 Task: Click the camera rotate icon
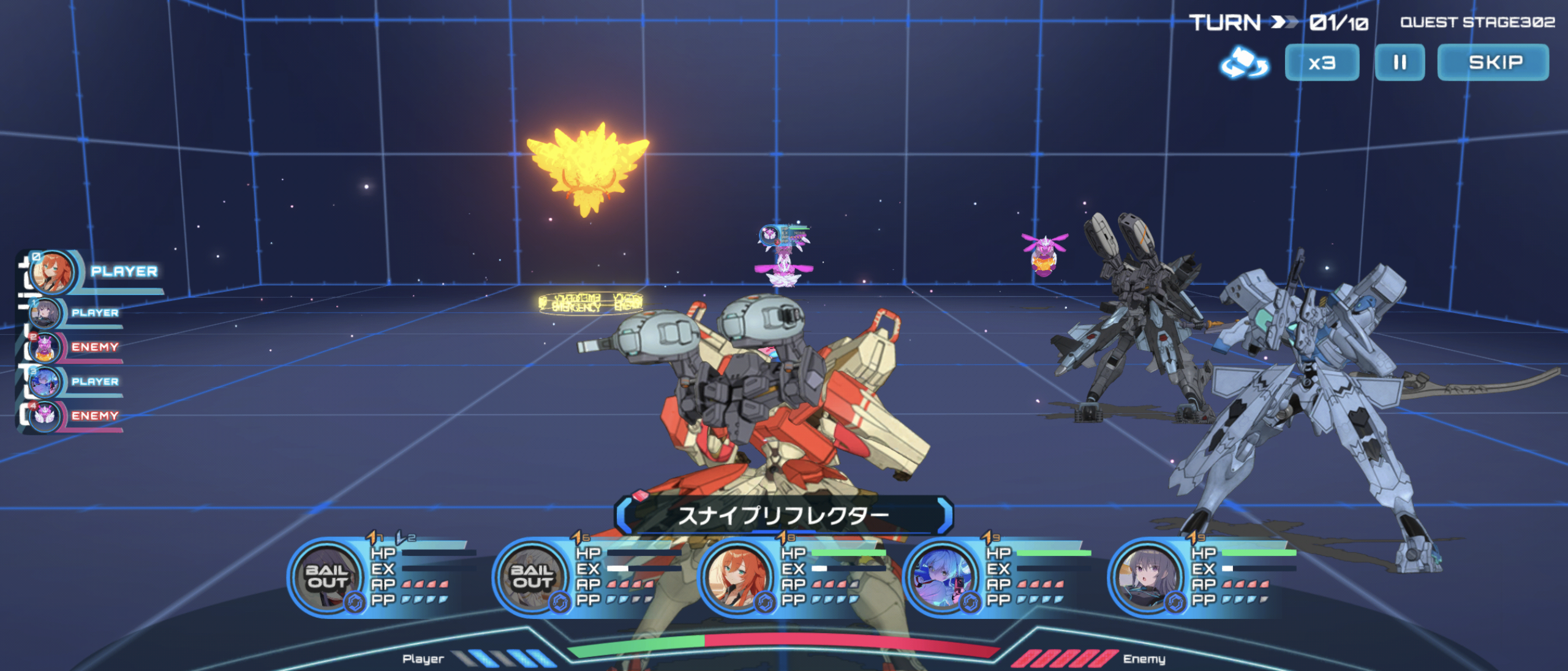click(x=1244, y=63)
